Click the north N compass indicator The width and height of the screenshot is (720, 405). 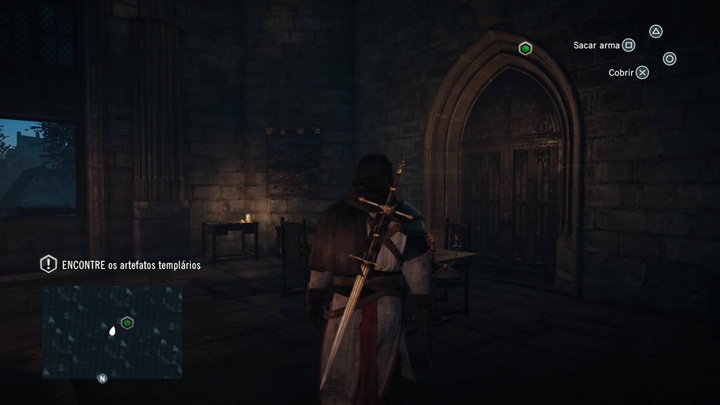(x=102, y=379)
